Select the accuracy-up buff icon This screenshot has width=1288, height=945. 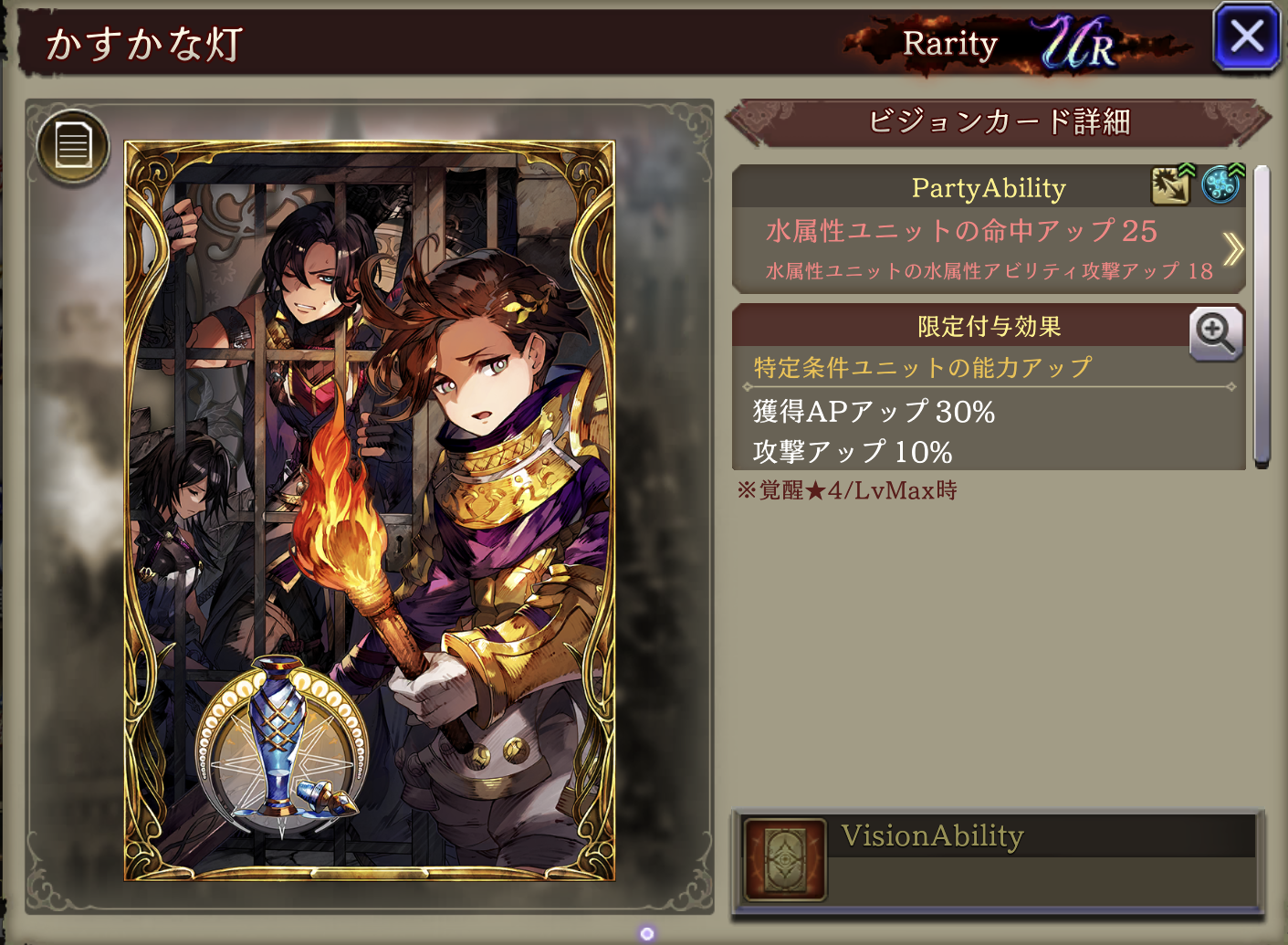(1171, 185)
